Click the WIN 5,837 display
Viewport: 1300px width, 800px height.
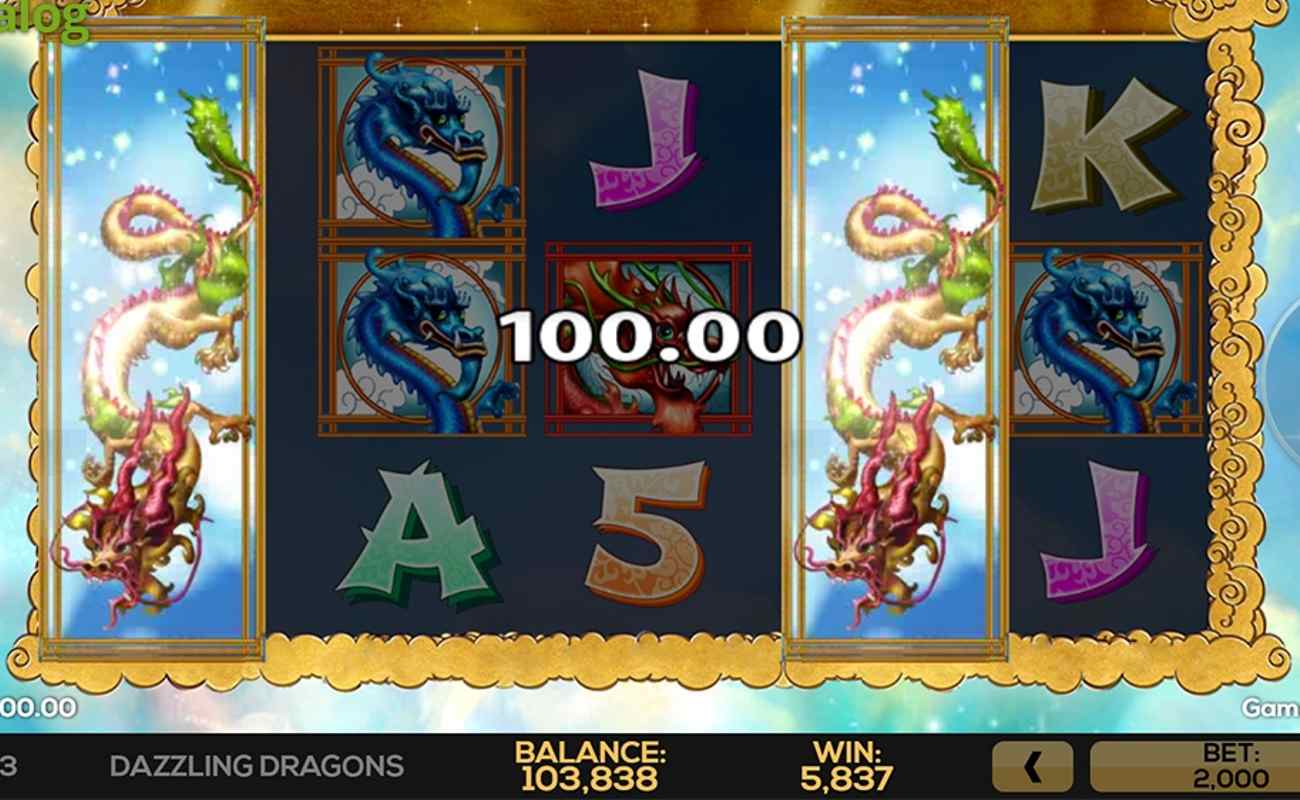coord(846,765)
